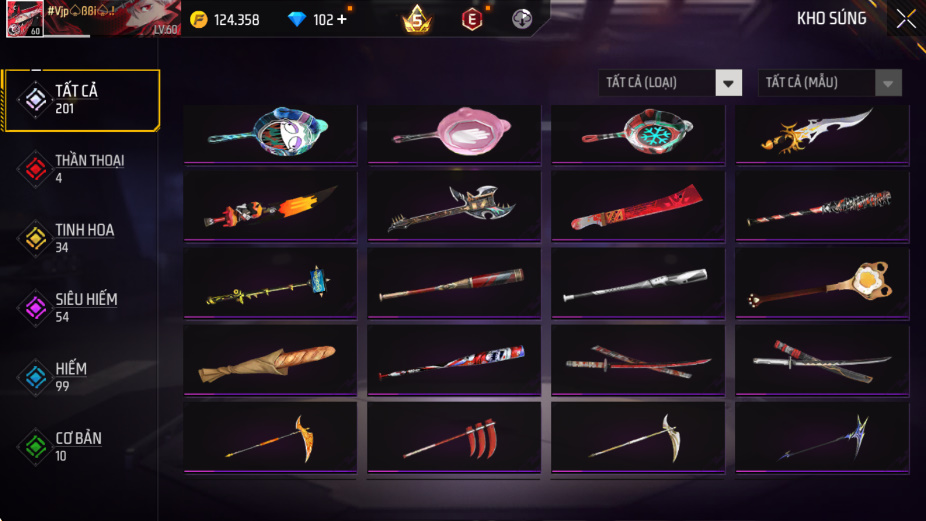Switch to the Thần Thoại tab
The image size is (926, 521).
pyautogui.click(x=80, y=169)
